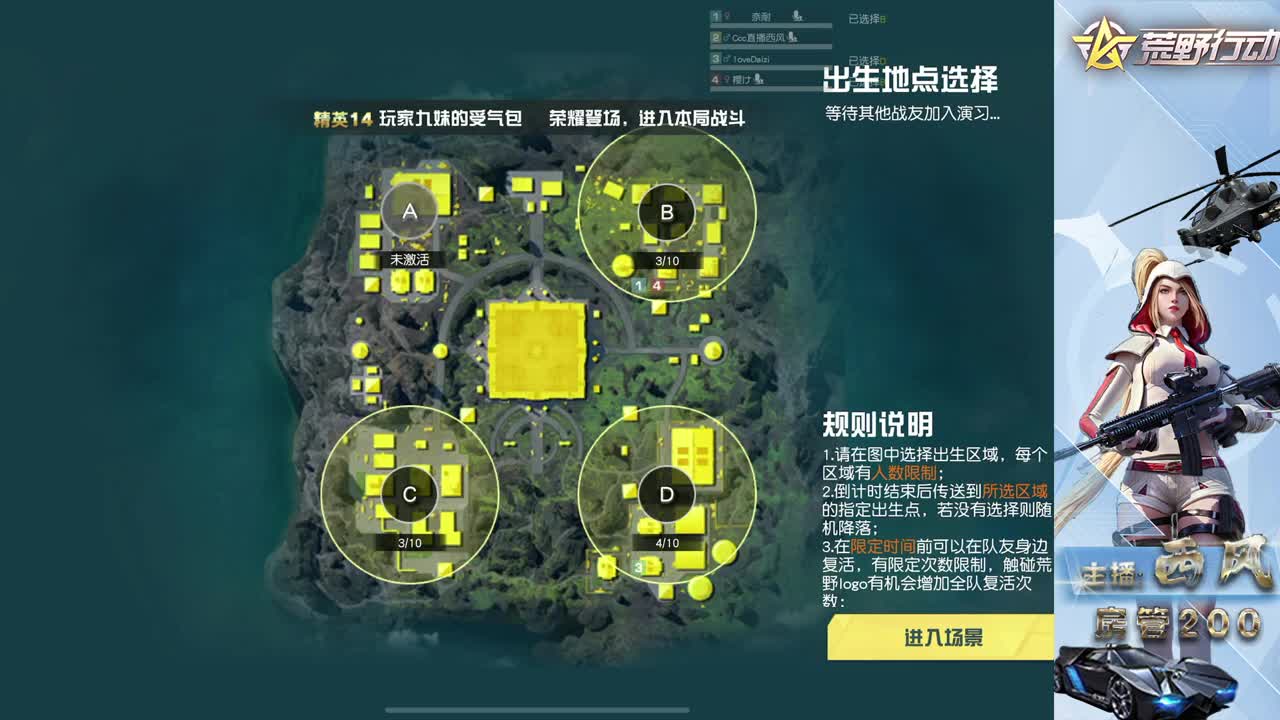The image size is (1280, 720).
Task: Click teammate marker 1 inside zone B
Action: (x=637, y=286)
